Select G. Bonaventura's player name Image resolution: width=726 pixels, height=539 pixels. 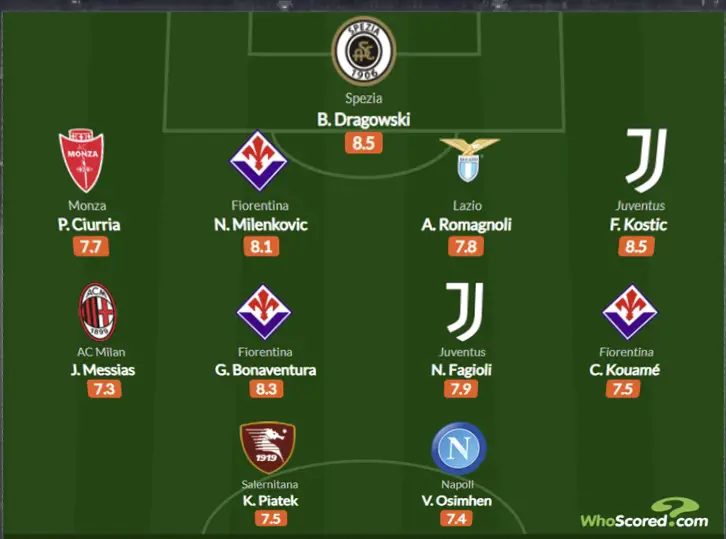tap(265, 370)
